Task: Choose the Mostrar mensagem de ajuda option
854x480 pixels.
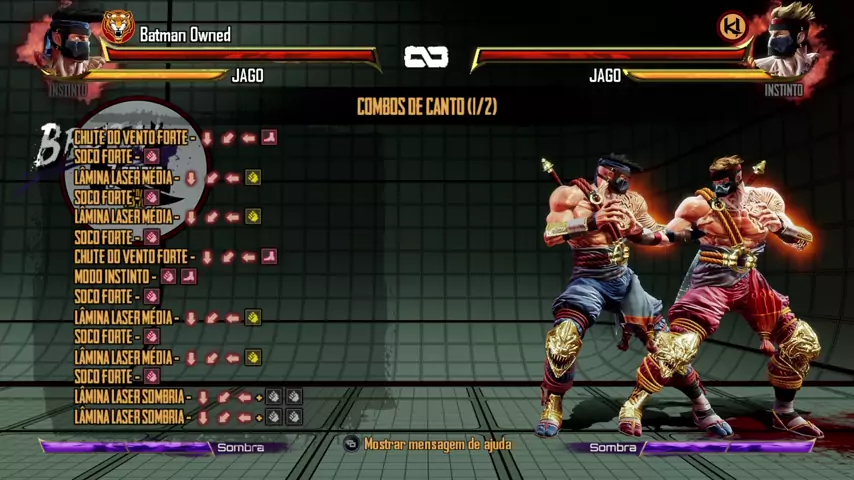Action: (x=436, y=444)
